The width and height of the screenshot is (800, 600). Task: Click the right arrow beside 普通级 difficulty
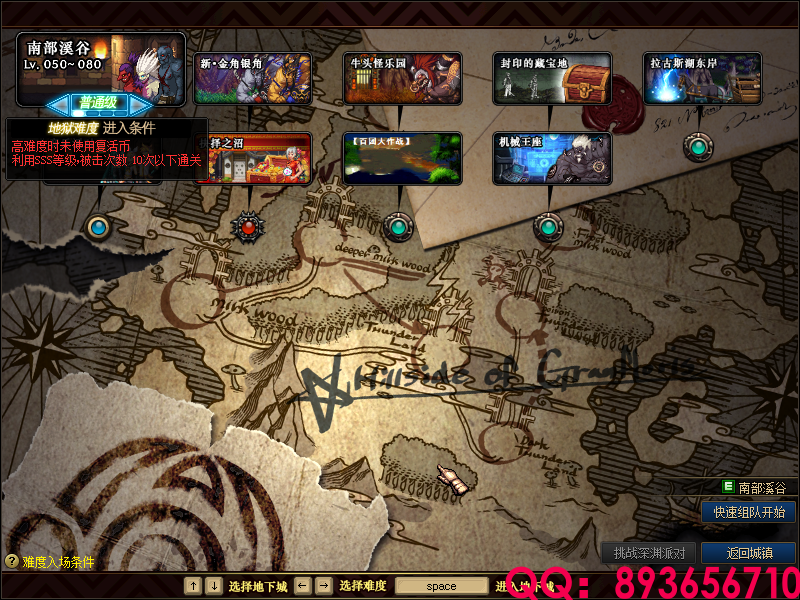coord(141,102)
